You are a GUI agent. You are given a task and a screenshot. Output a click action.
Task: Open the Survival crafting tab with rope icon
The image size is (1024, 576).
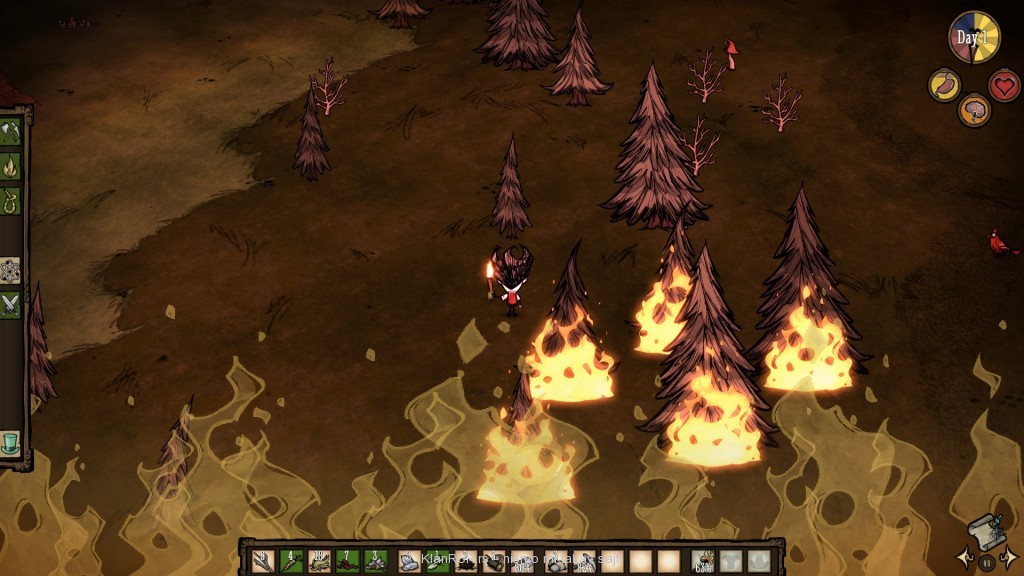11,198
